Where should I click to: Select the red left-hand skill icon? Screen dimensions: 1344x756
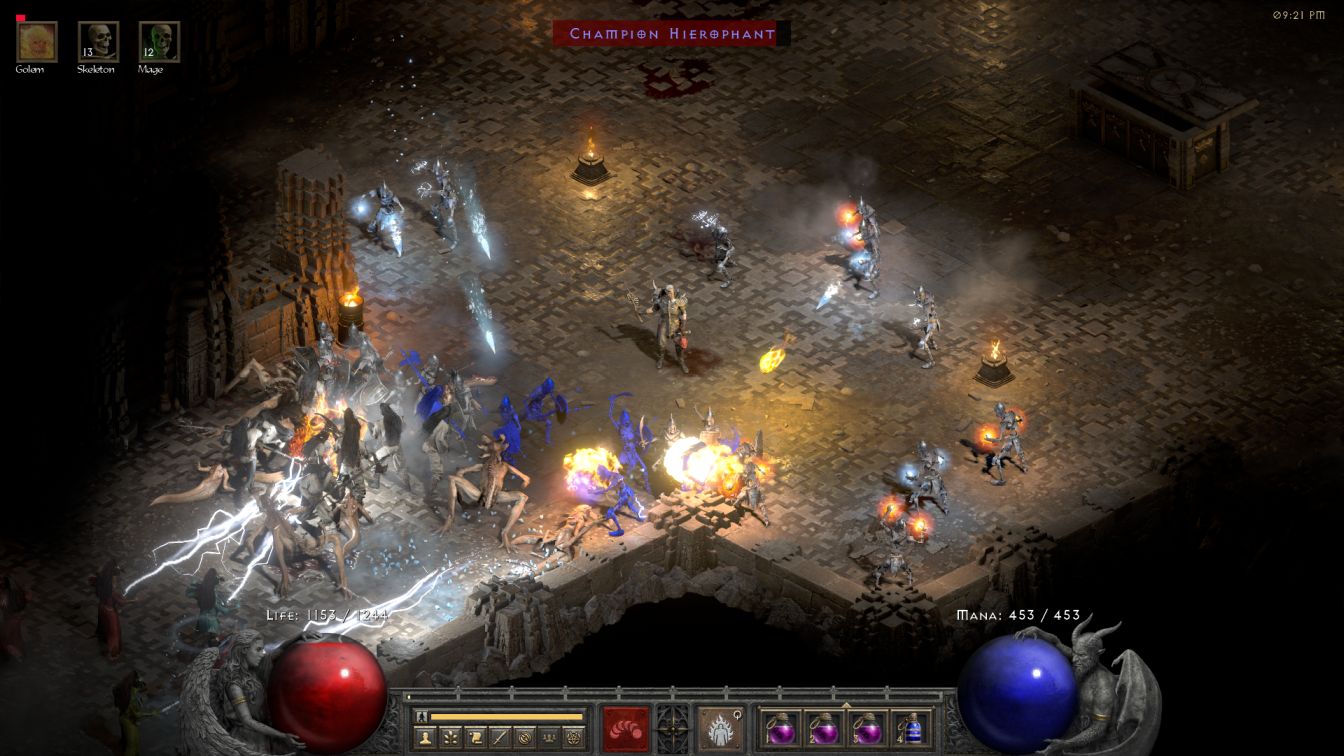pos(625,727)
